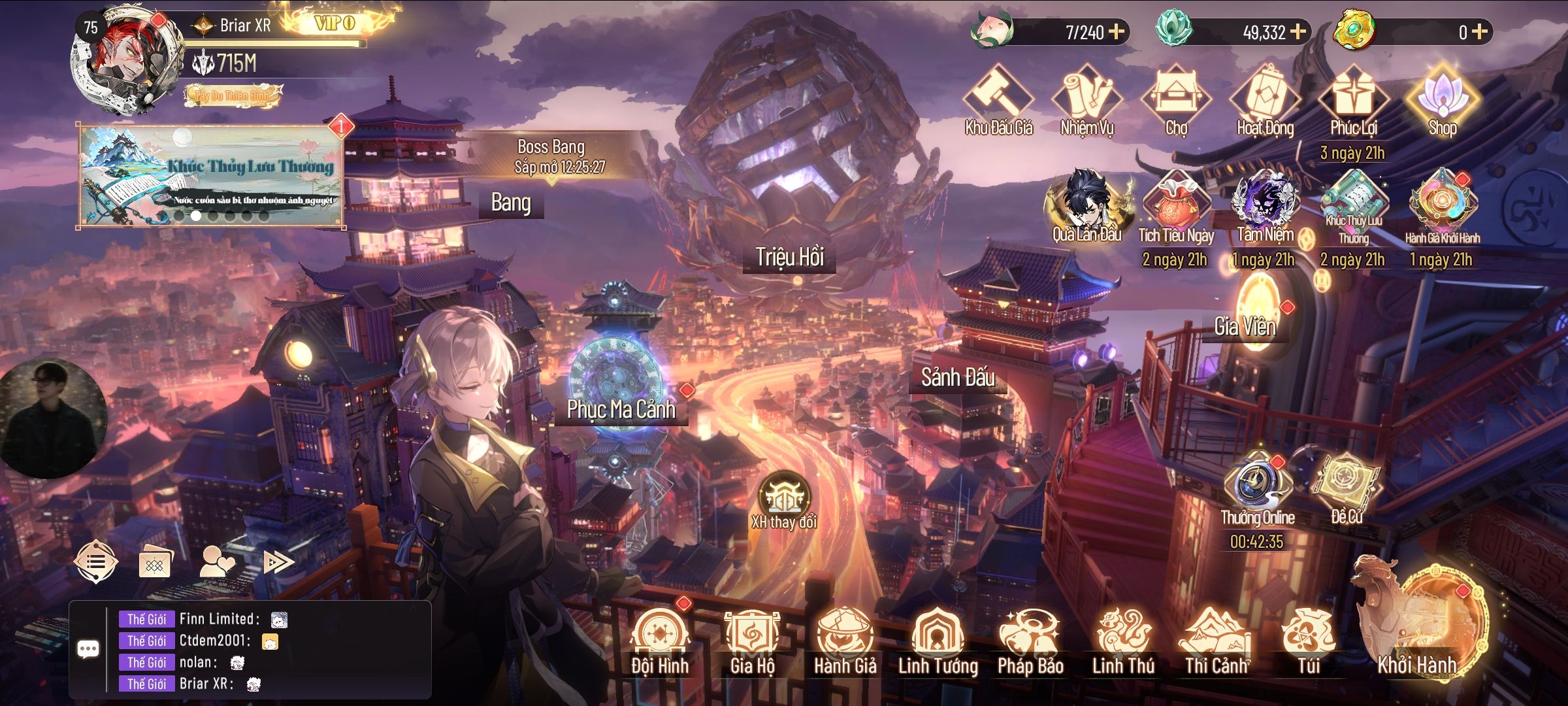Open the chat speech bubble
The image size is (1568, 706).
[x=88, y=649]
